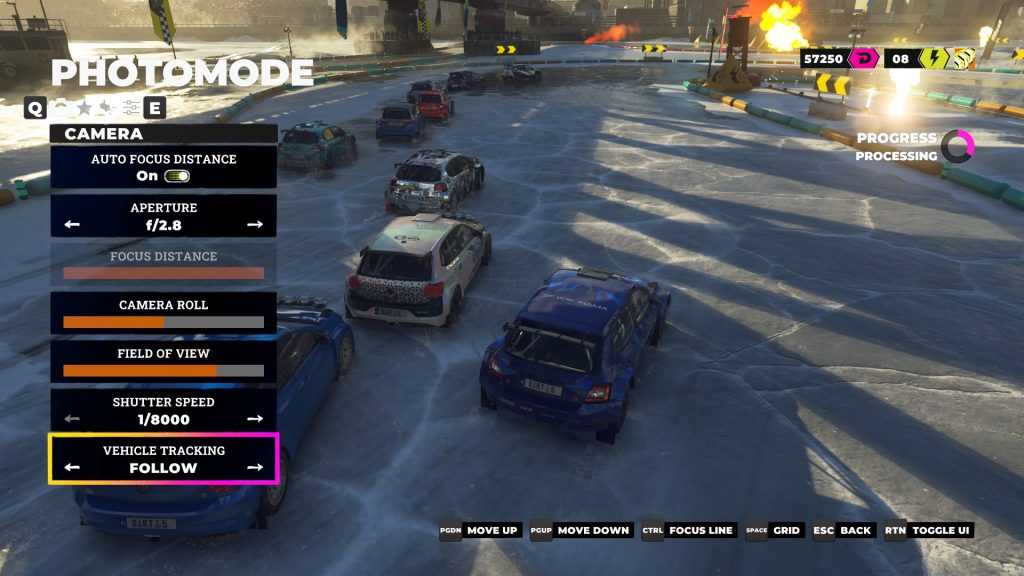Select the star tab icon
The height and width of the screenshot is (576, 1024).
pyautogui.click(x=85, y=108)
